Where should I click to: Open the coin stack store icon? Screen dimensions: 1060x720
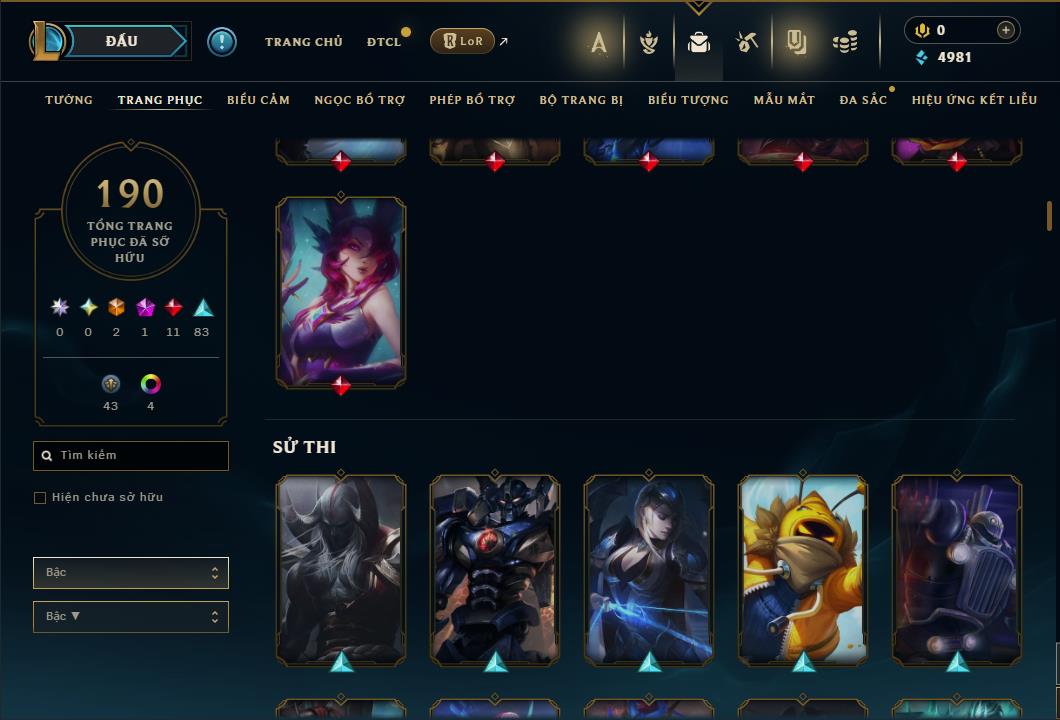coord(845,42)
